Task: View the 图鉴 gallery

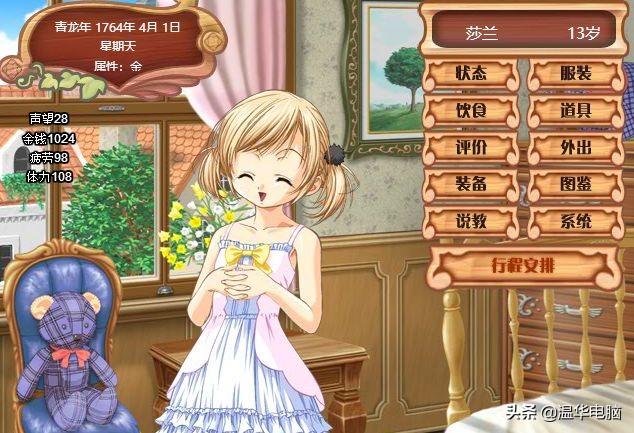Action: point(574,184)
